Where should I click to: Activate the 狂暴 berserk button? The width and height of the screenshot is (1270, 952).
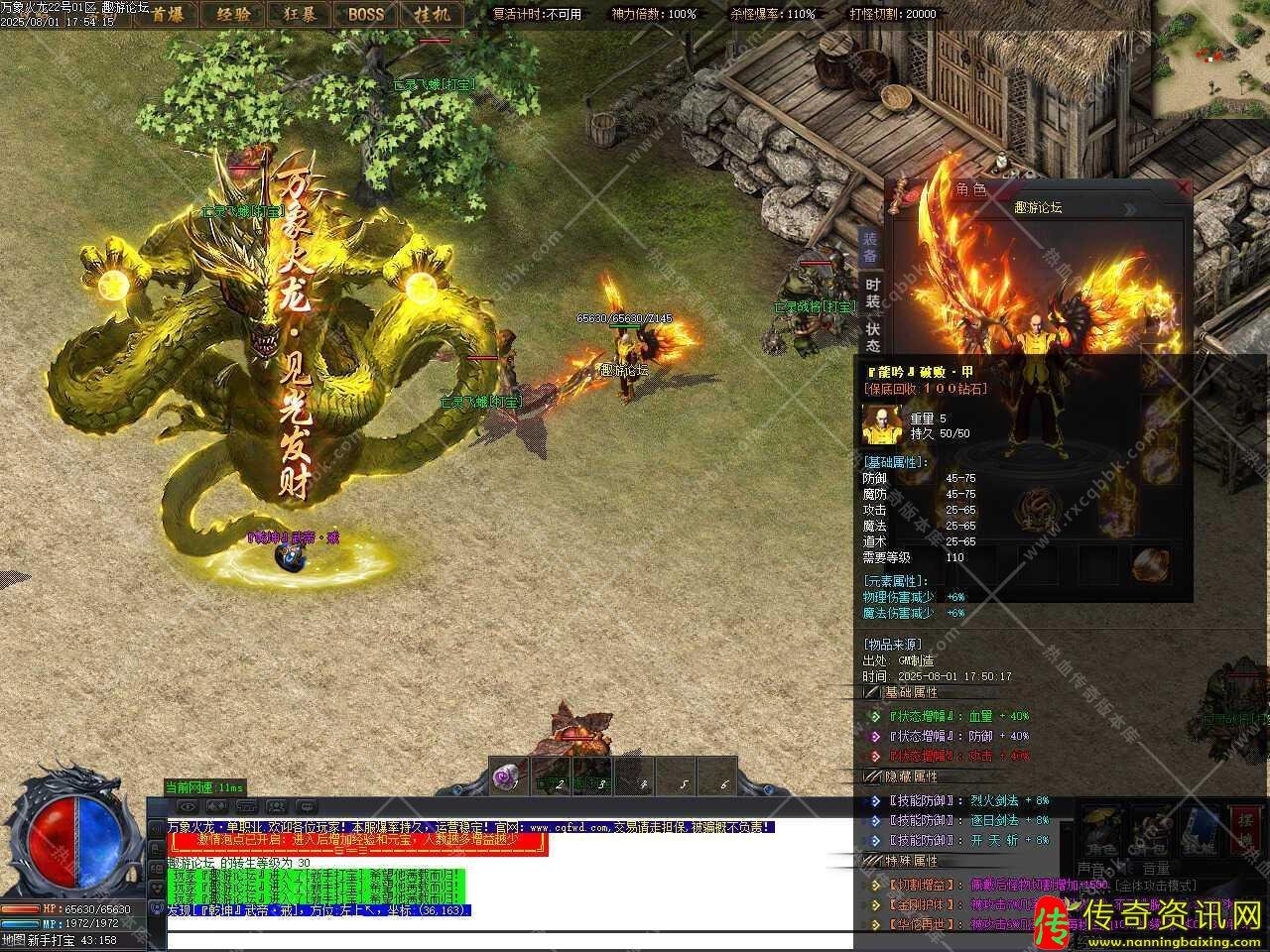(x=300, y=14)
